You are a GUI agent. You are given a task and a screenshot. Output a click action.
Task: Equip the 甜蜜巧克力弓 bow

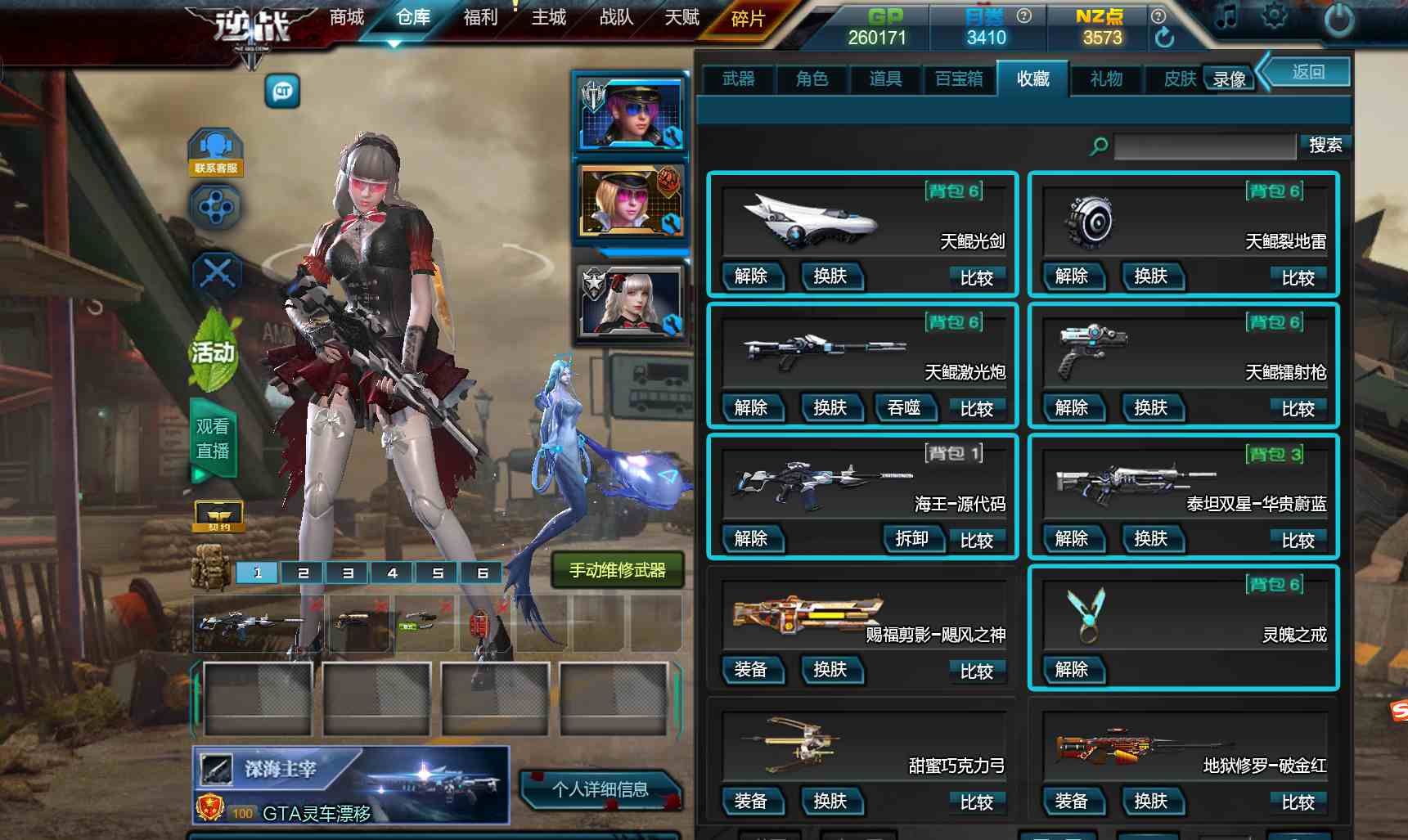tap(751, 801)
